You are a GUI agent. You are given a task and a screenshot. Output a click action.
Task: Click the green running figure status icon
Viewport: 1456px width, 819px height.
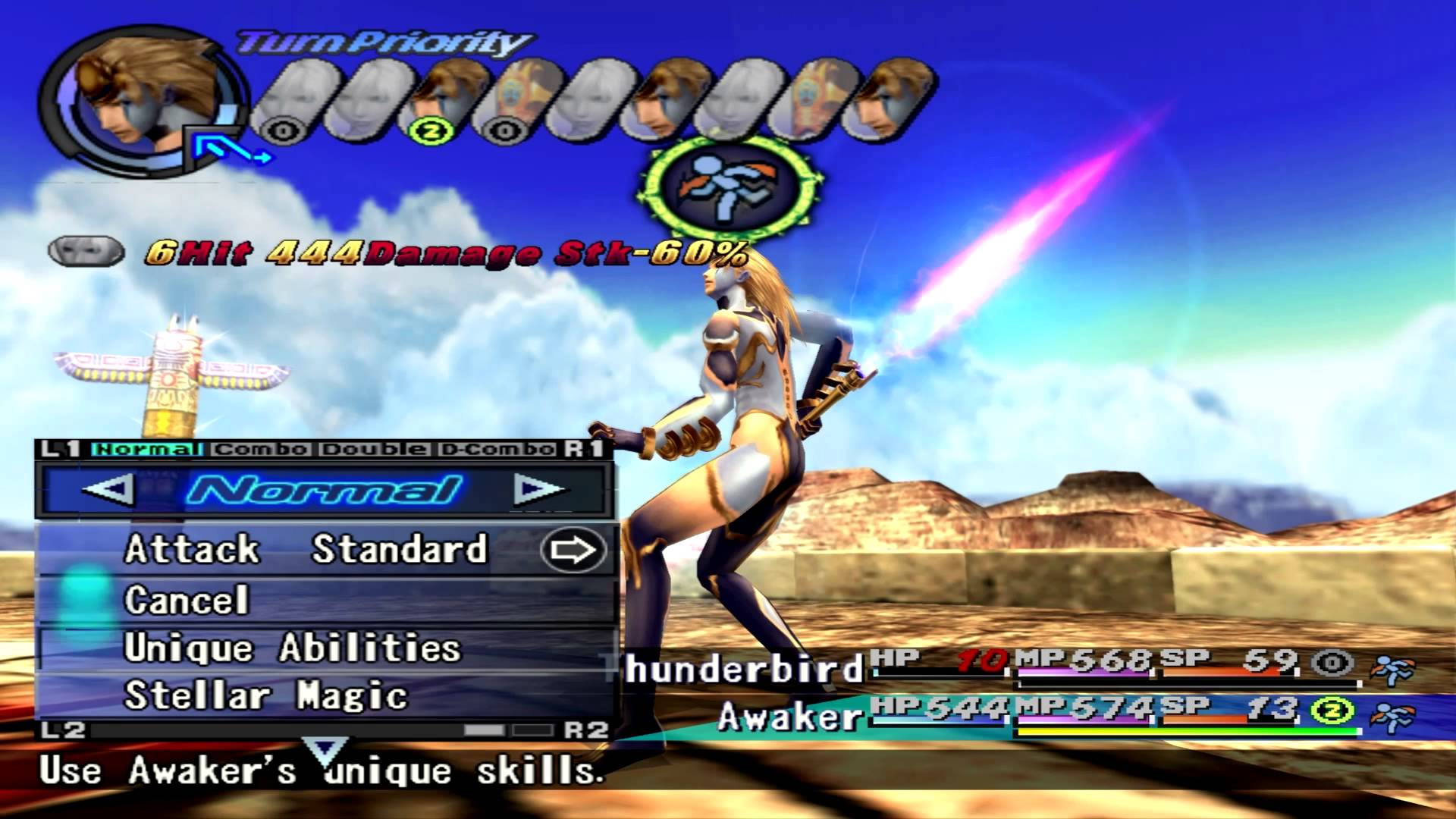pyautogui.click(x=730, y=187)
